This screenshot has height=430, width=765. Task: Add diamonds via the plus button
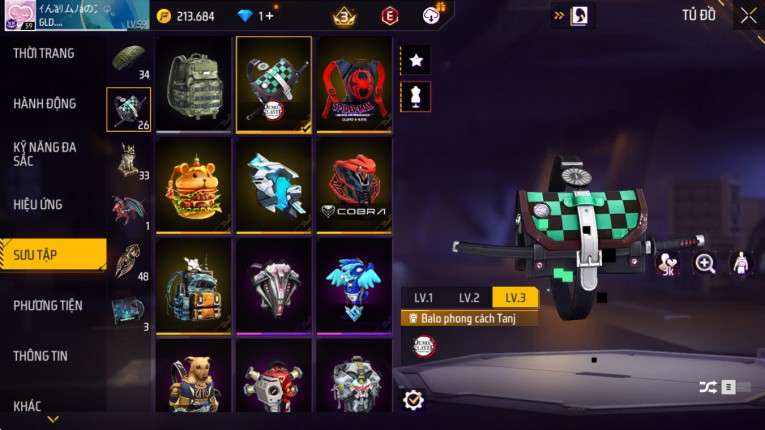point(268,16)
